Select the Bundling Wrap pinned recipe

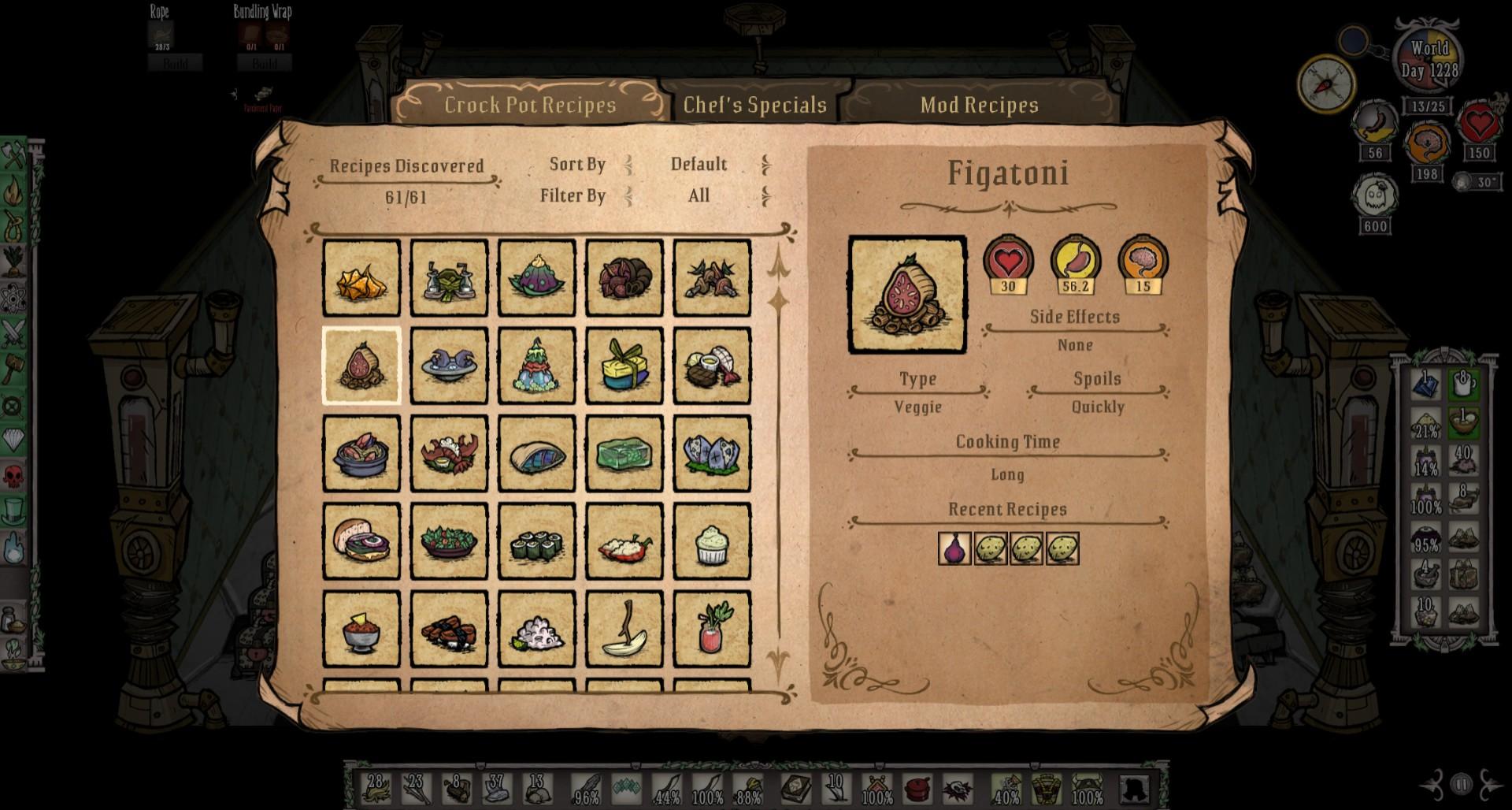click(263, 35)
